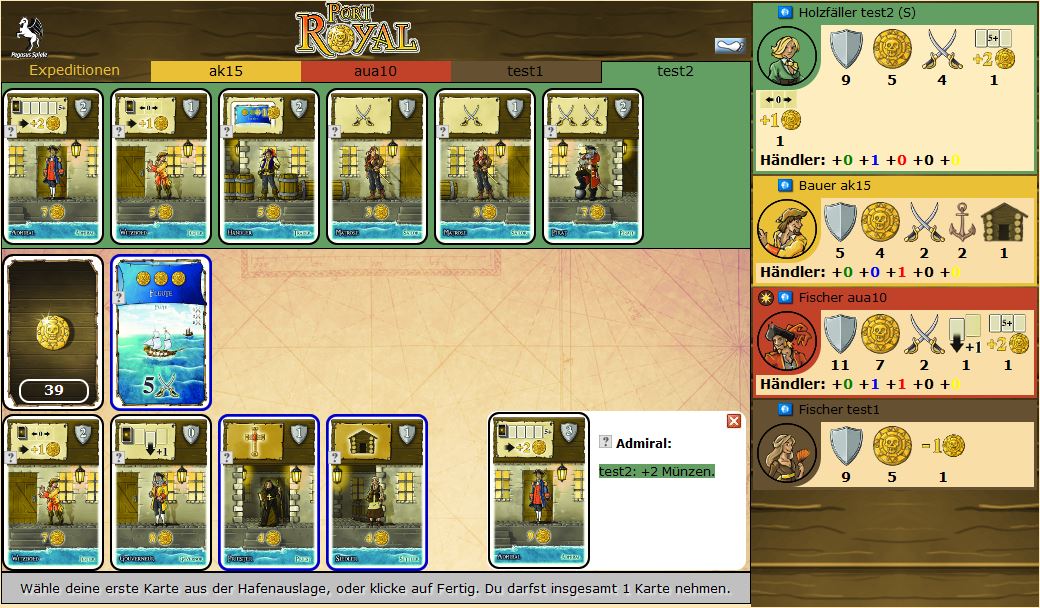Open the ak15 player tab

click(225, 71)
